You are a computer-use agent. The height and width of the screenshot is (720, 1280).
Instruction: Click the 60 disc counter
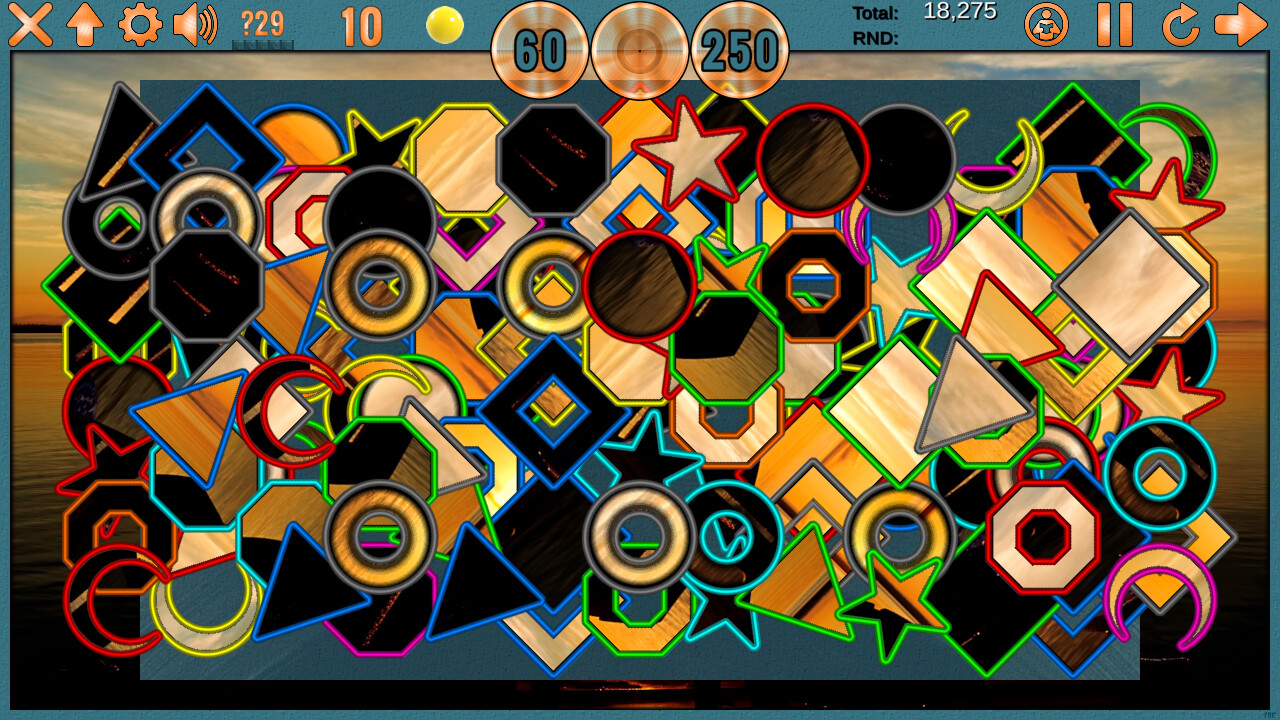pyautogui.click(x=541, y=48)
